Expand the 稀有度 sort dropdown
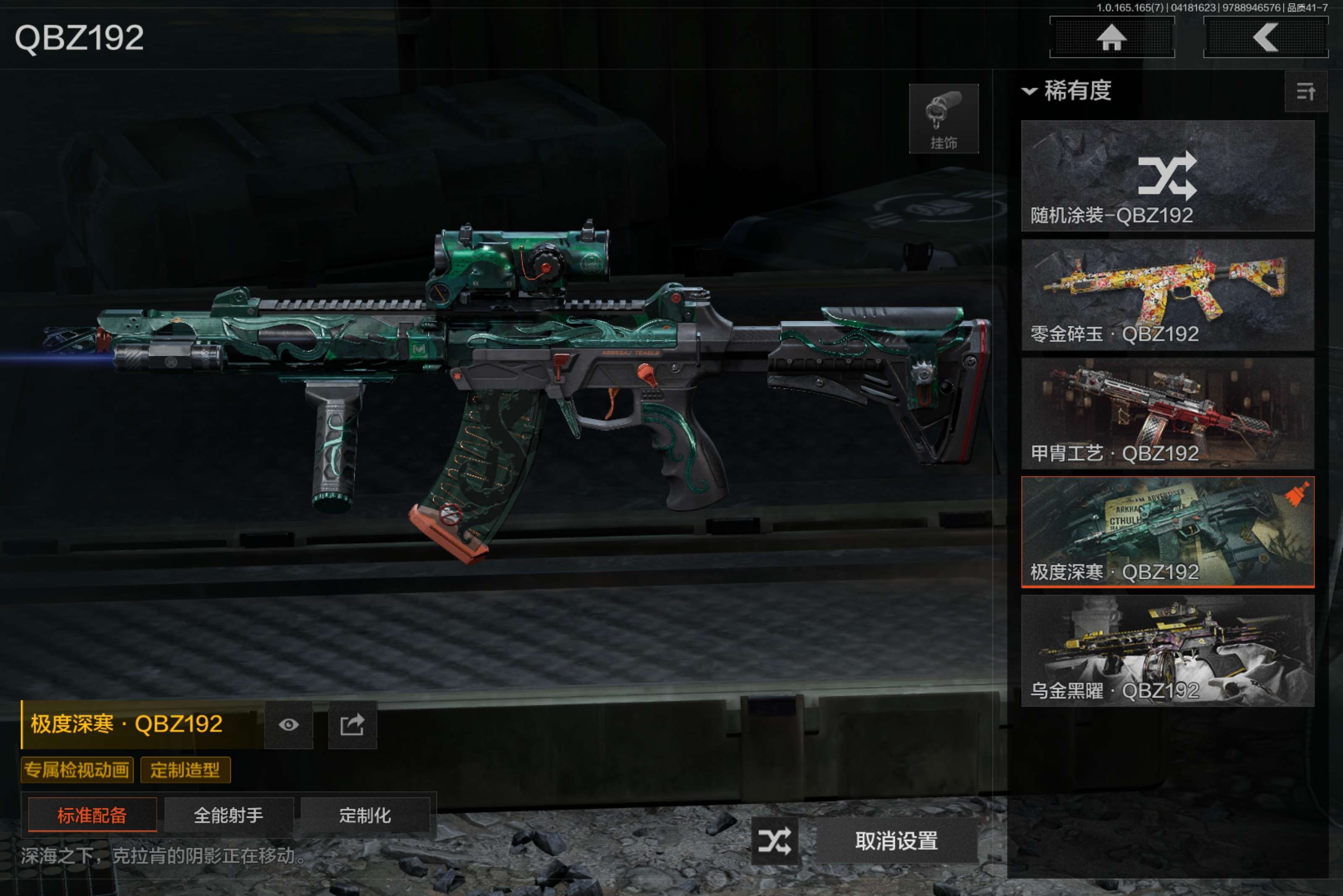This screenshot has height=896, width=1343. (1067, 91)
